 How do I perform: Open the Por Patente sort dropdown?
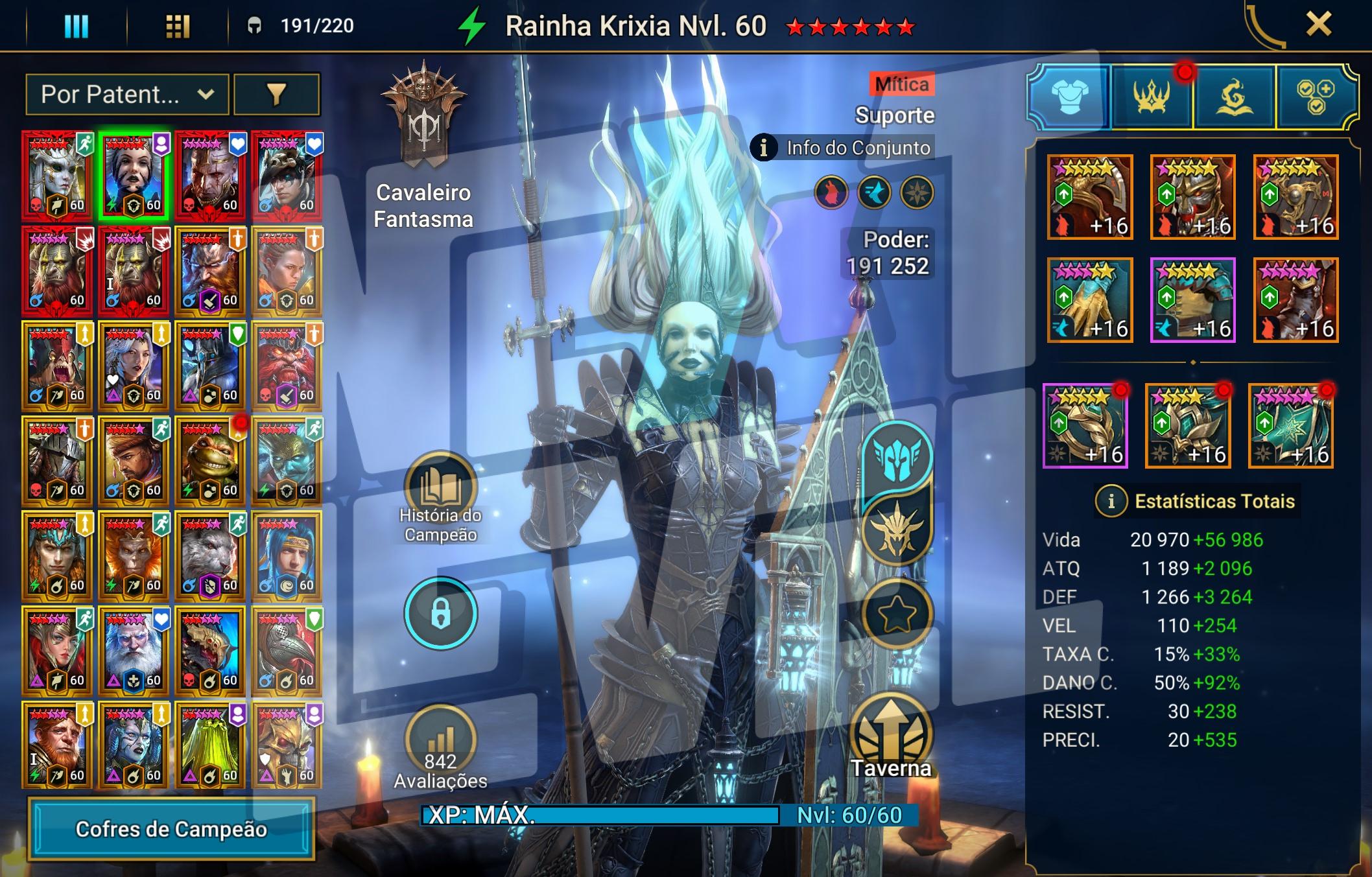(127, 95)
